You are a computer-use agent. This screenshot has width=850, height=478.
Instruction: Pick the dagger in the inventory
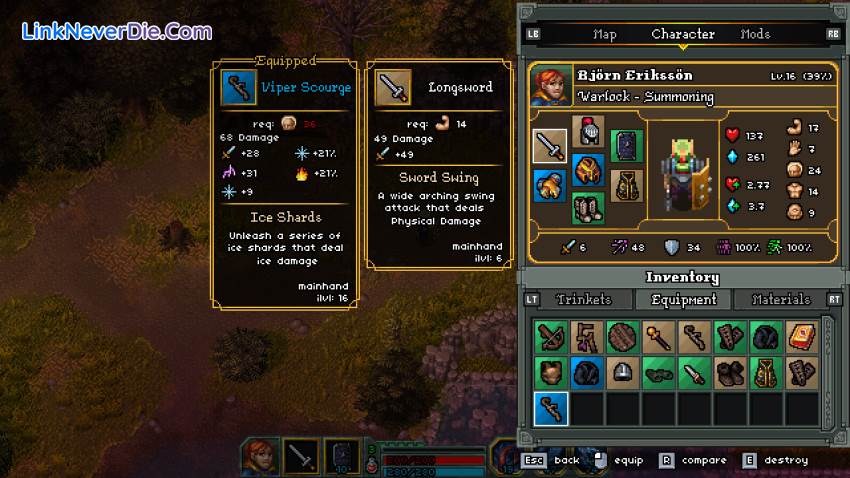(x=693, y=373)
